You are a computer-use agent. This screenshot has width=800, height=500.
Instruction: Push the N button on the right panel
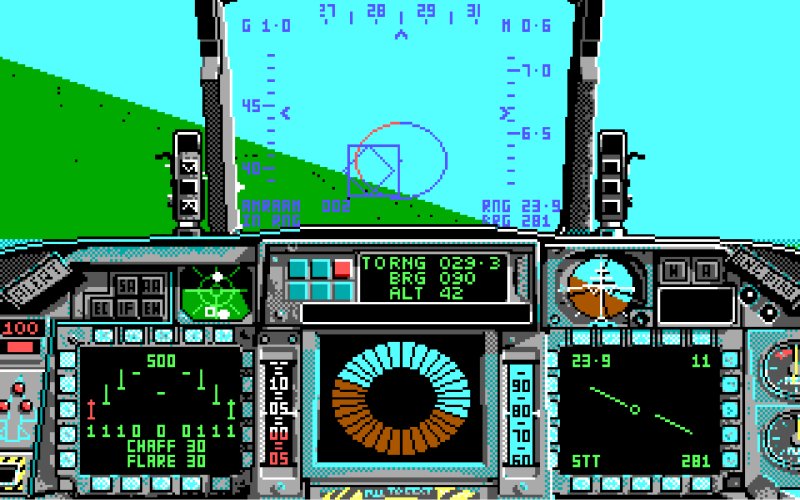pyautogui.click(x=674, y=270)
